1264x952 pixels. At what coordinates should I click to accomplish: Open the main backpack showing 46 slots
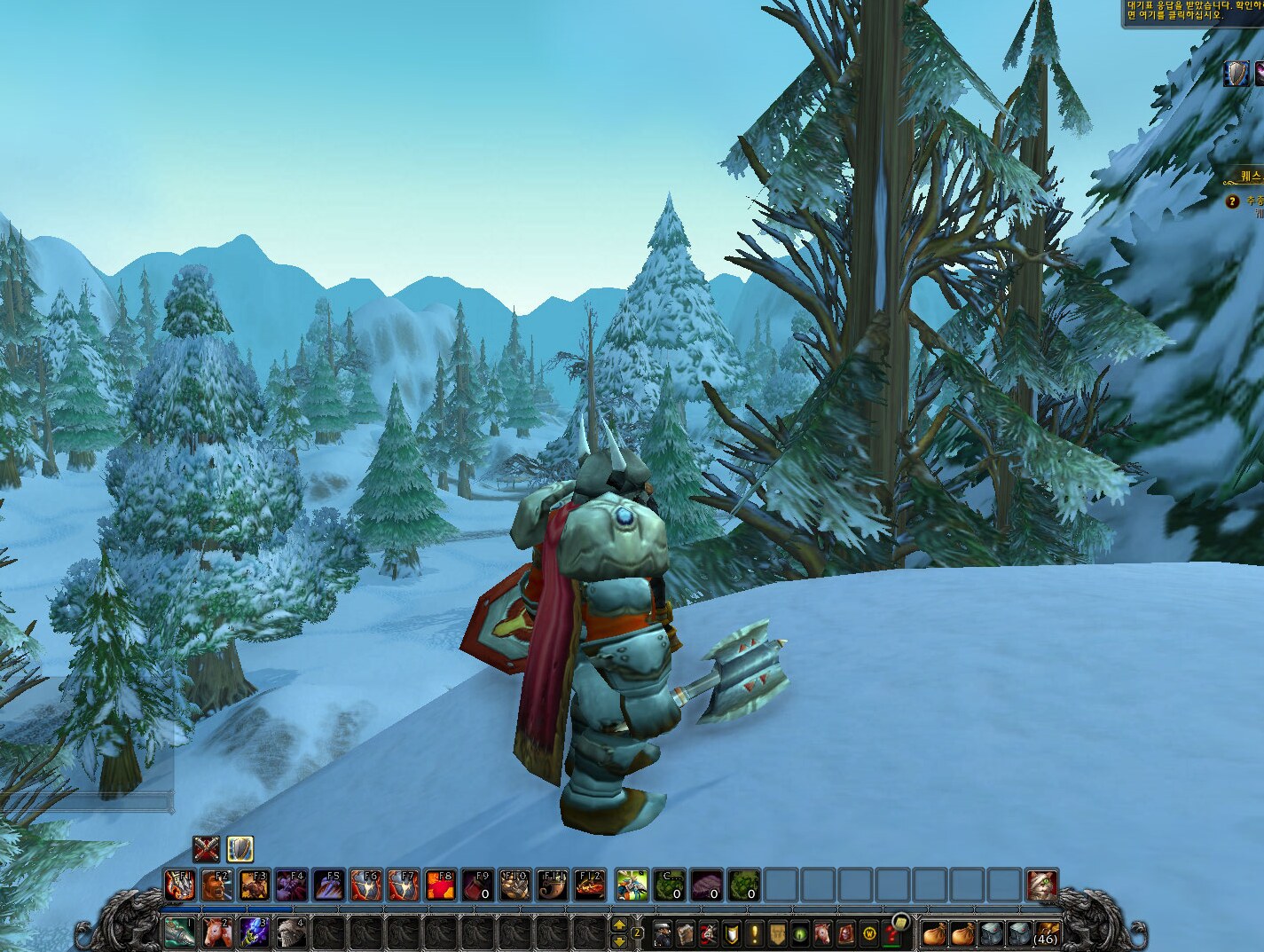click(x=1046, y=933)
